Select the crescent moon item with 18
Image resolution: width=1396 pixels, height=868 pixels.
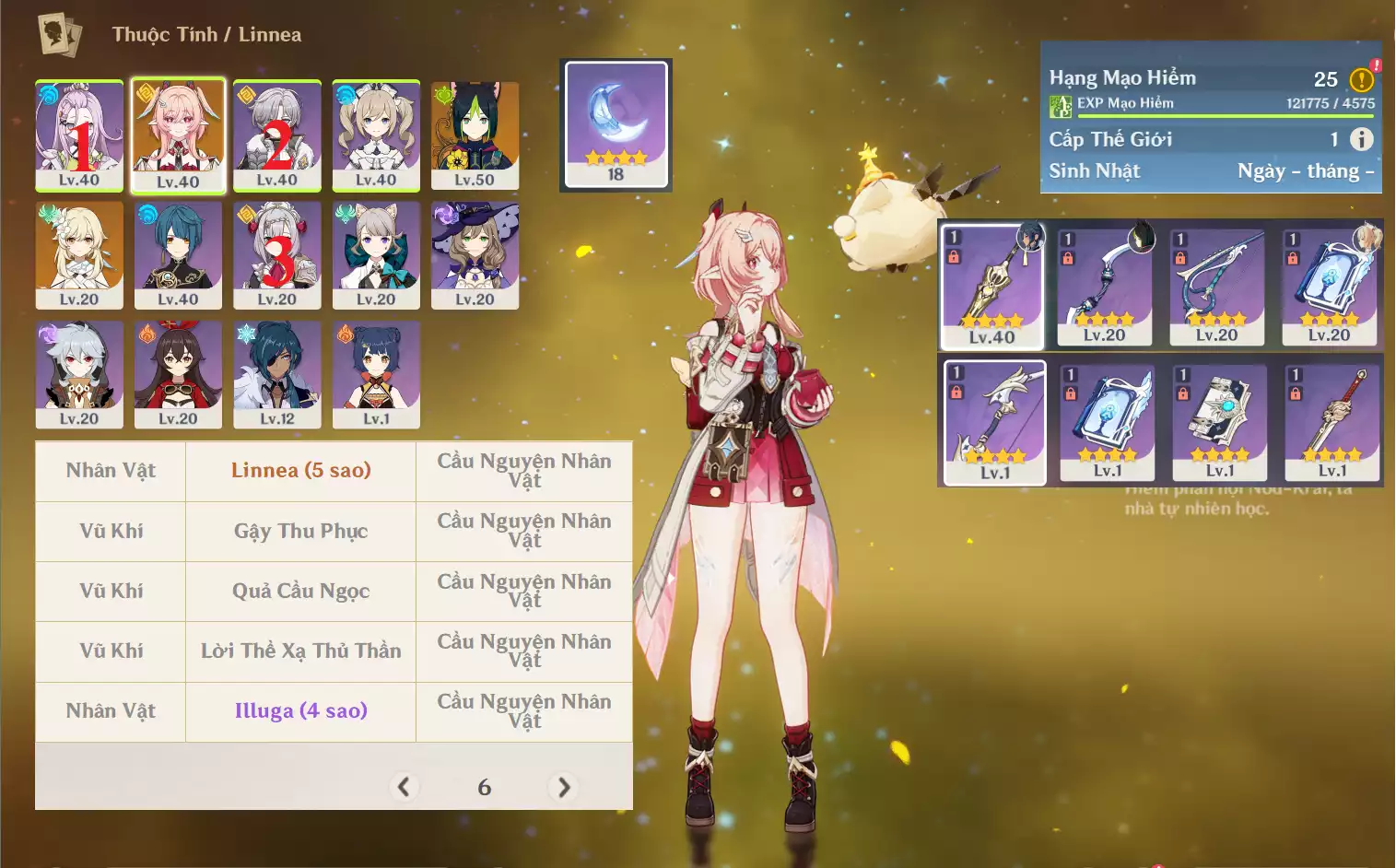[x=616, y=123]
